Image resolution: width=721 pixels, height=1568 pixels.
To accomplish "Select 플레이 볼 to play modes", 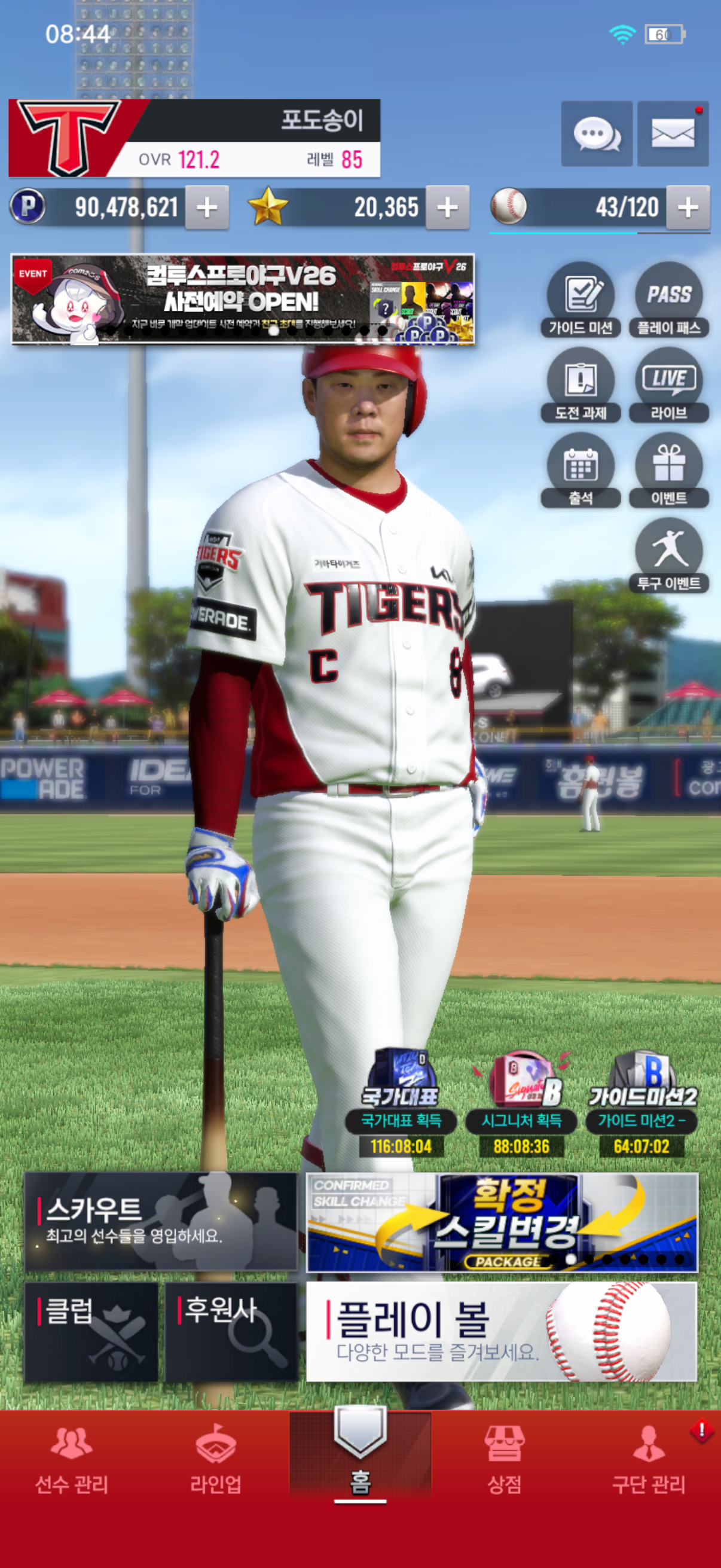I will pos(502,1332).
